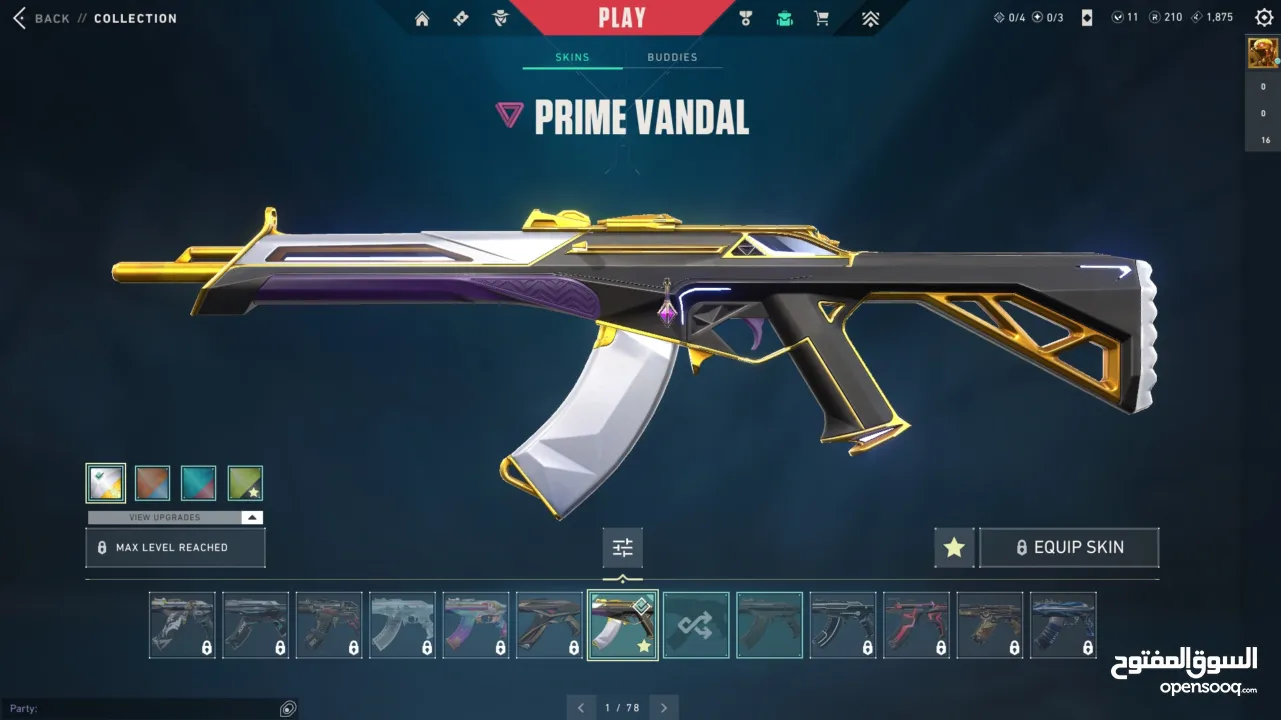Image resolution: width=1281 pixels, height=720 pixels.
Task: Click the red PLAY button
Action: pos(622,17)
